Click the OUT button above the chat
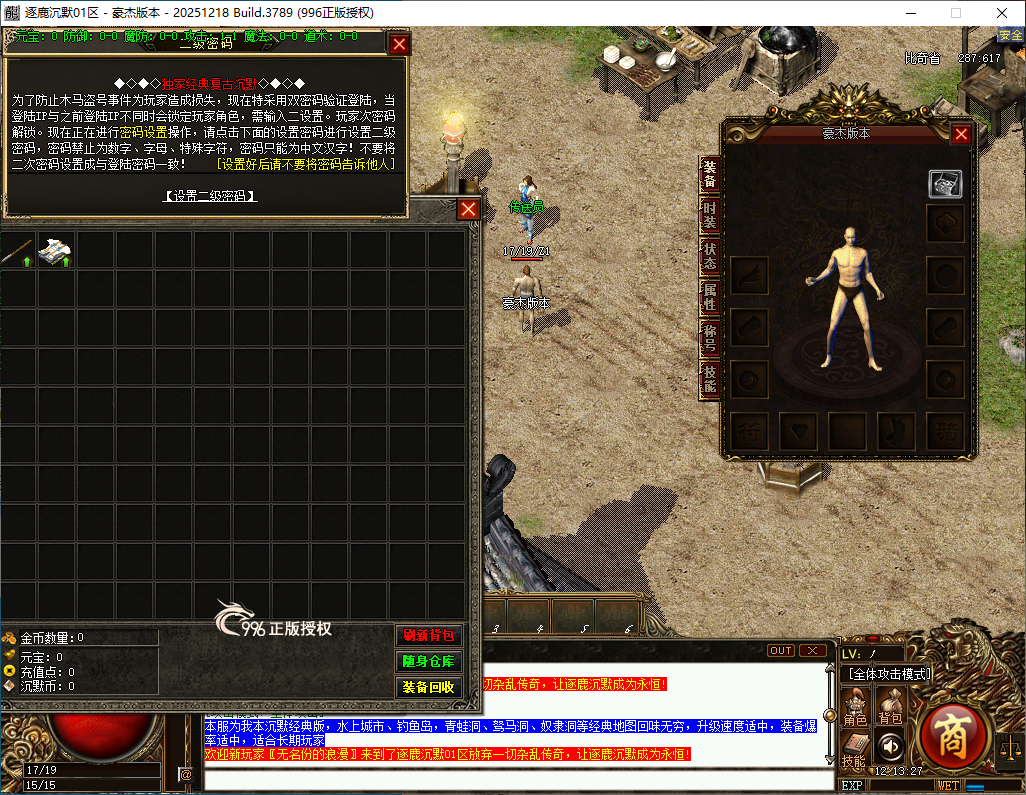Viewport: 1026px width, 795px height. (x=781, y=651)
